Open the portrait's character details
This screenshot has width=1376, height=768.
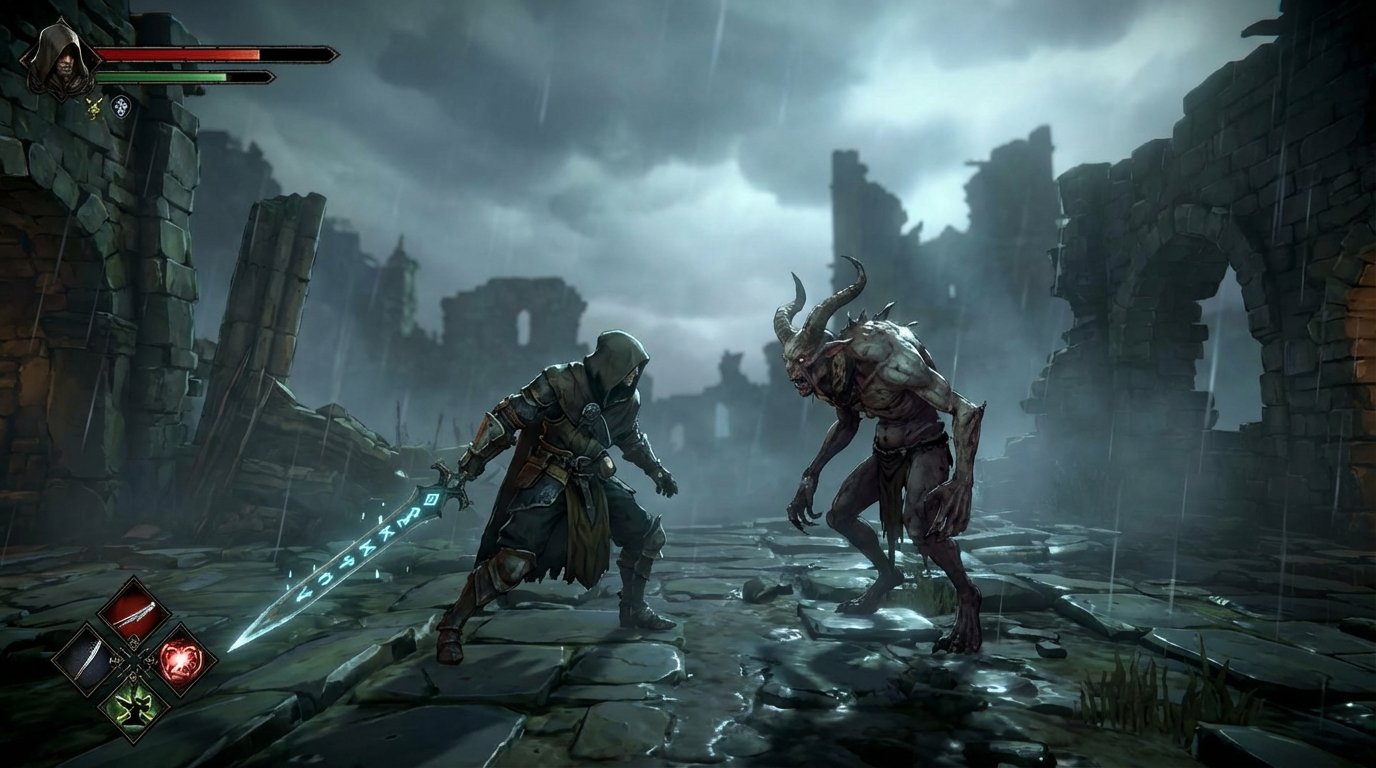coord(62,60)
